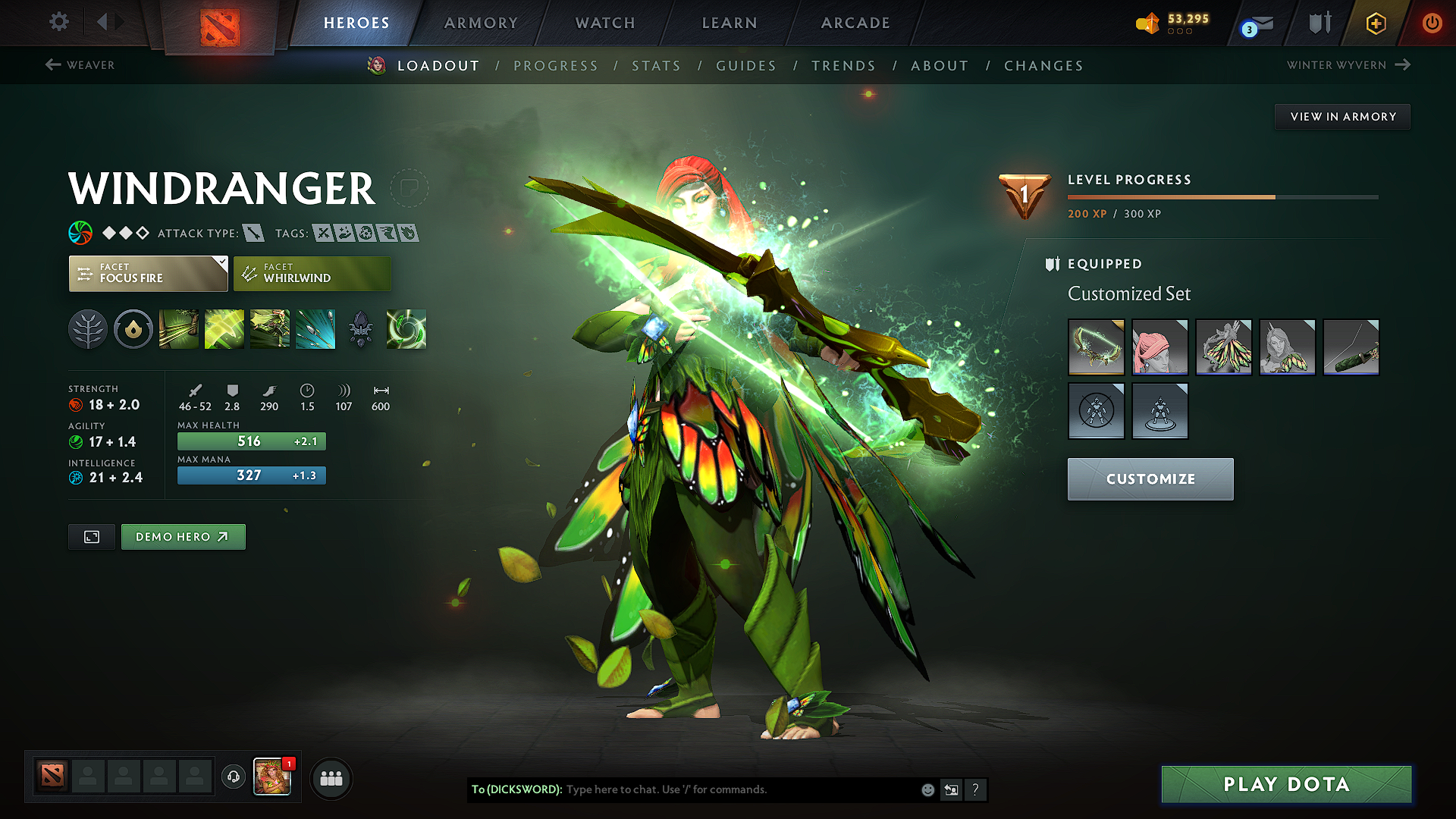Toggle the portrait view button beside Demo Hero
The image size is (1456, 819).
click(91, 536)
